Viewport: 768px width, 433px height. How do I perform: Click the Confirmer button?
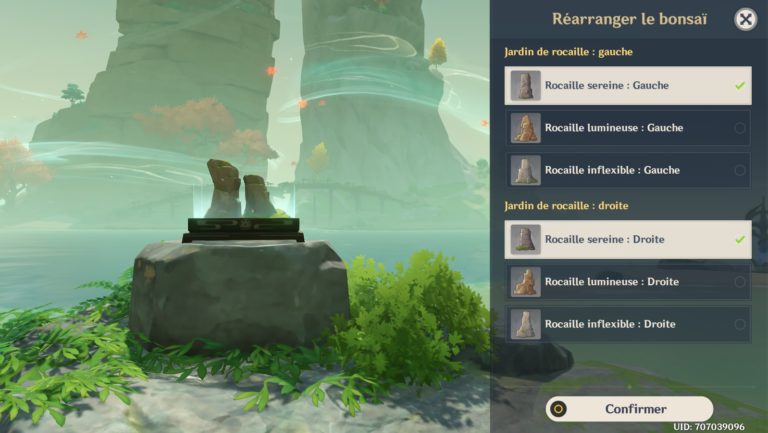click(x=630, y=409)
